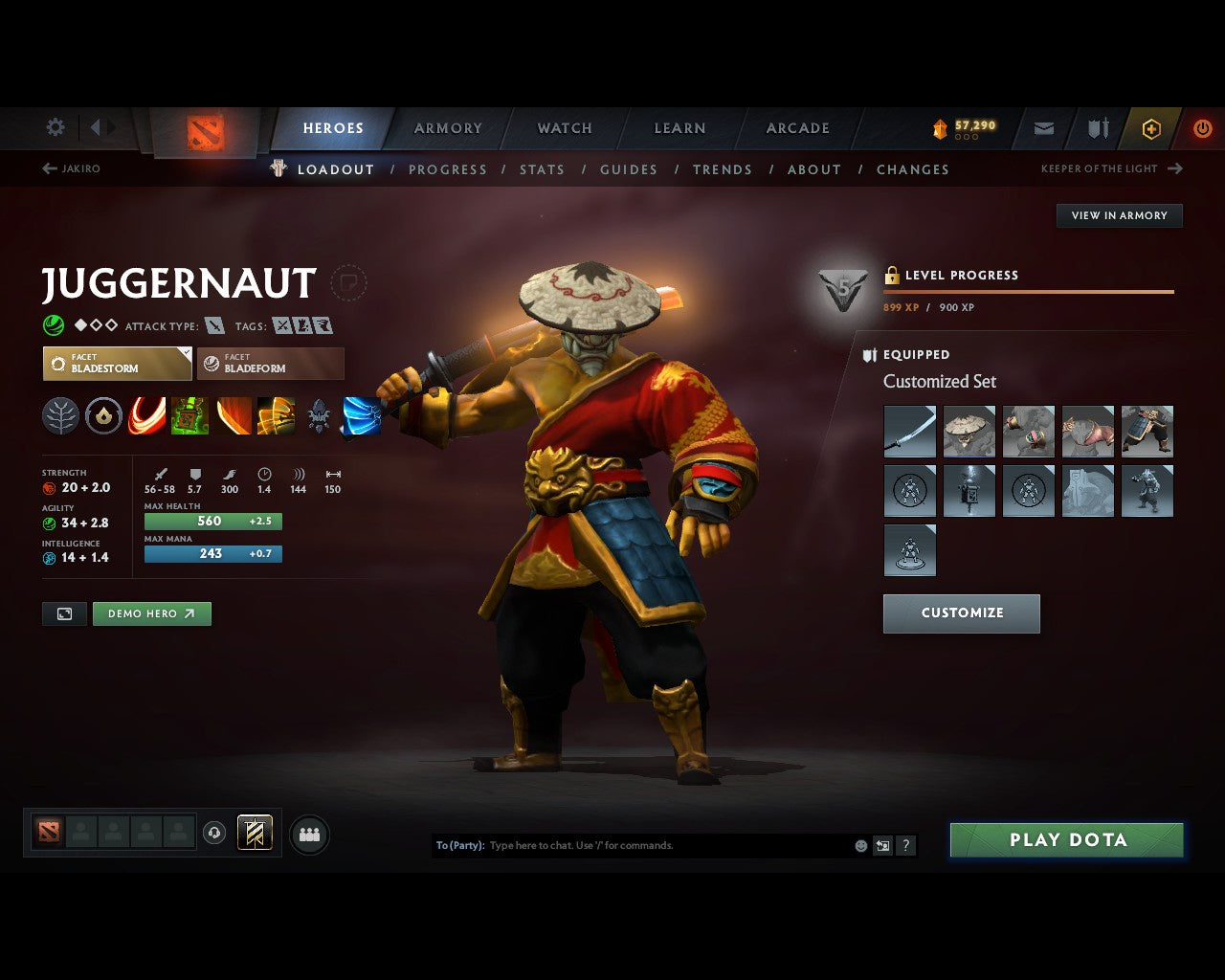View the Healing Ward ability icon
Viewport: 1225px width, 980px height.
point(190,415)
